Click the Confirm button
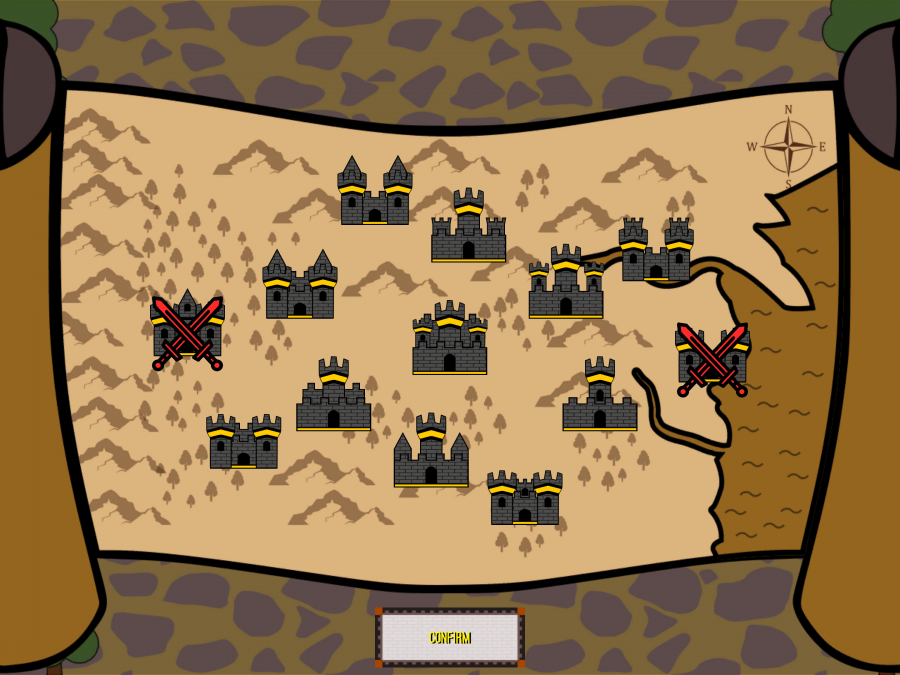This screenshot has height=675, width=900. (450, 637)
